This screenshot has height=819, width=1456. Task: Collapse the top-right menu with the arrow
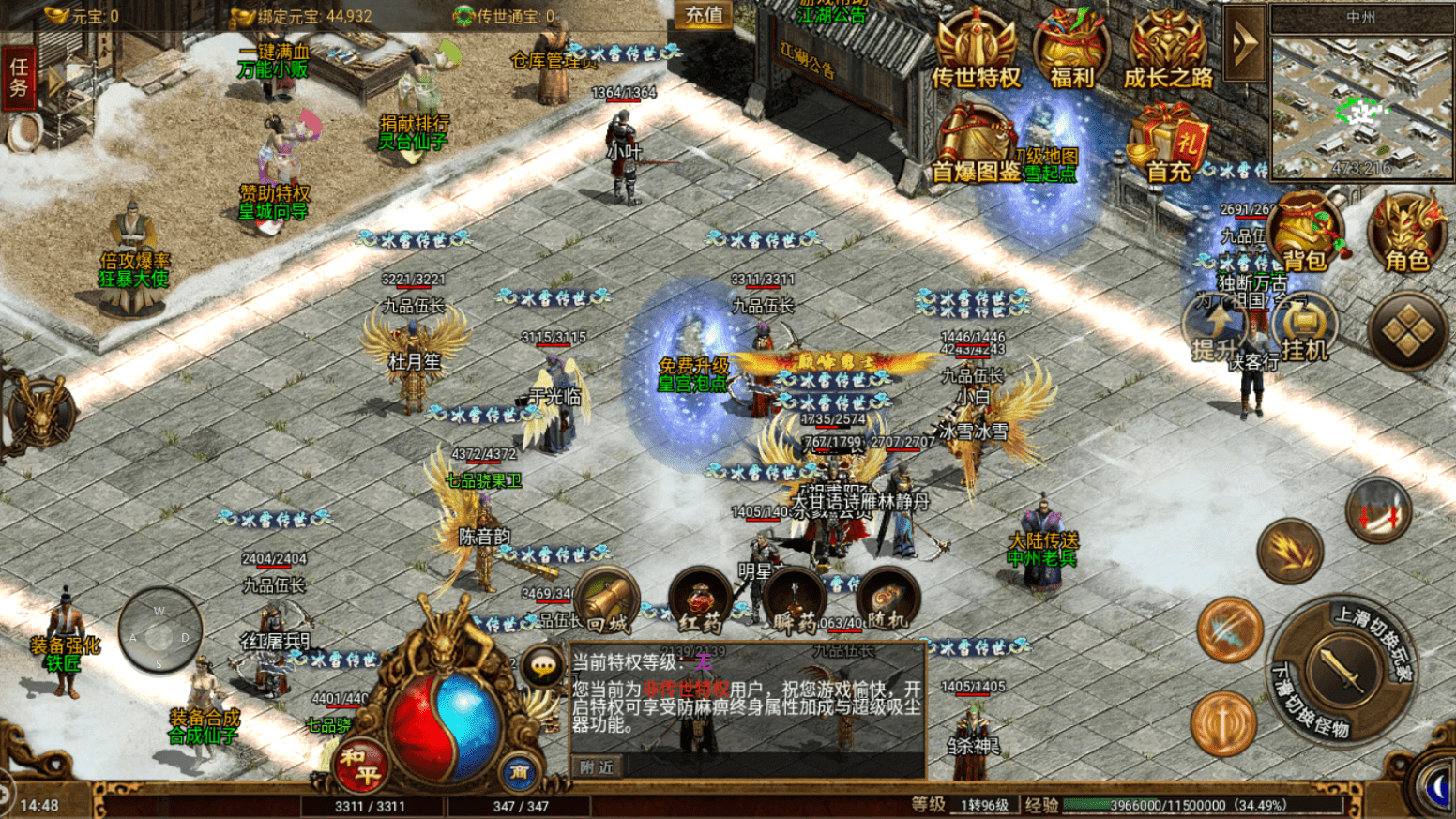tap(1243, 42)
